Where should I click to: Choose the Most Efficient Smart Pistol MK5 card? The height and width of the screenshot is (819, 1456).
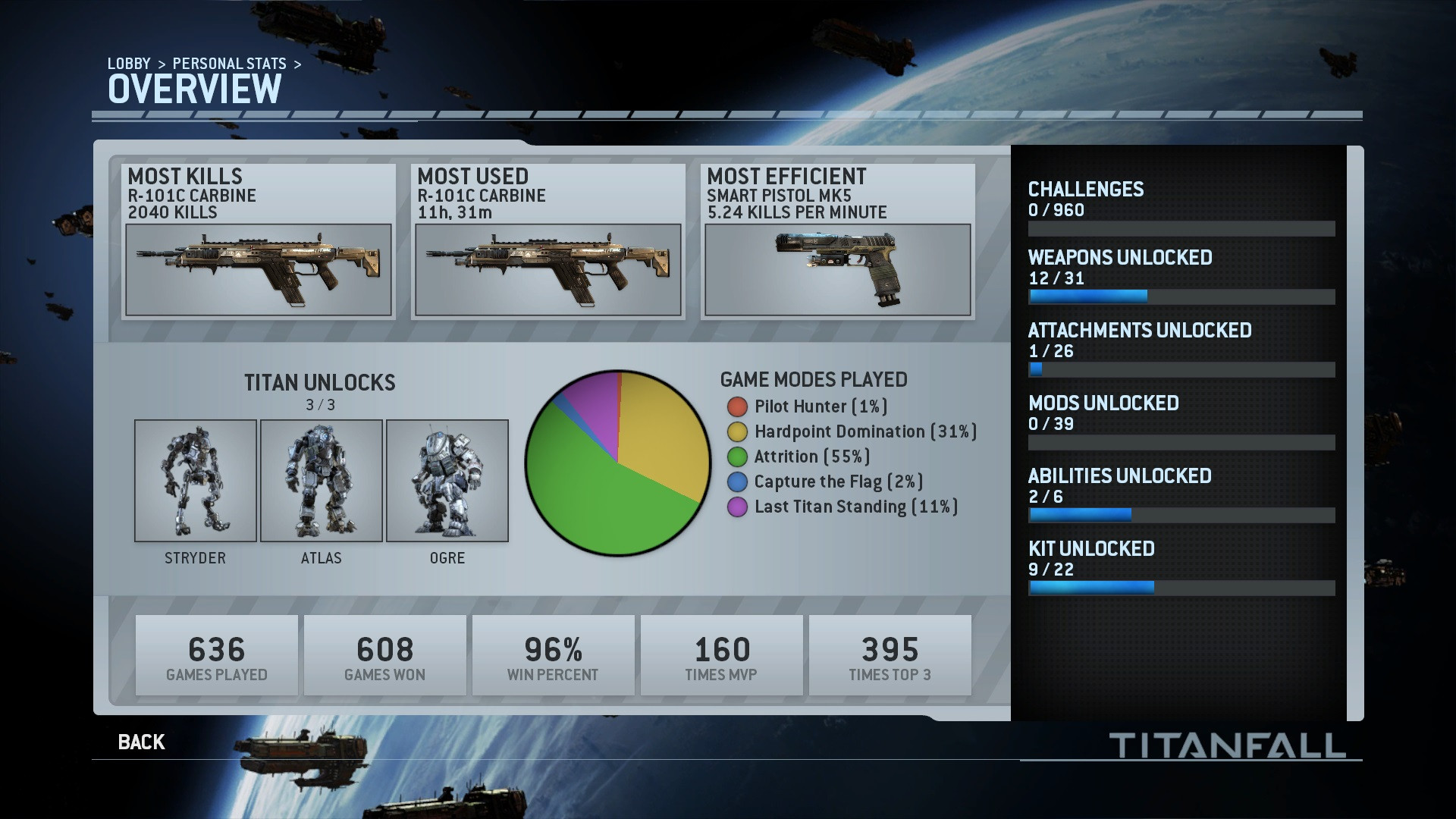838,242
